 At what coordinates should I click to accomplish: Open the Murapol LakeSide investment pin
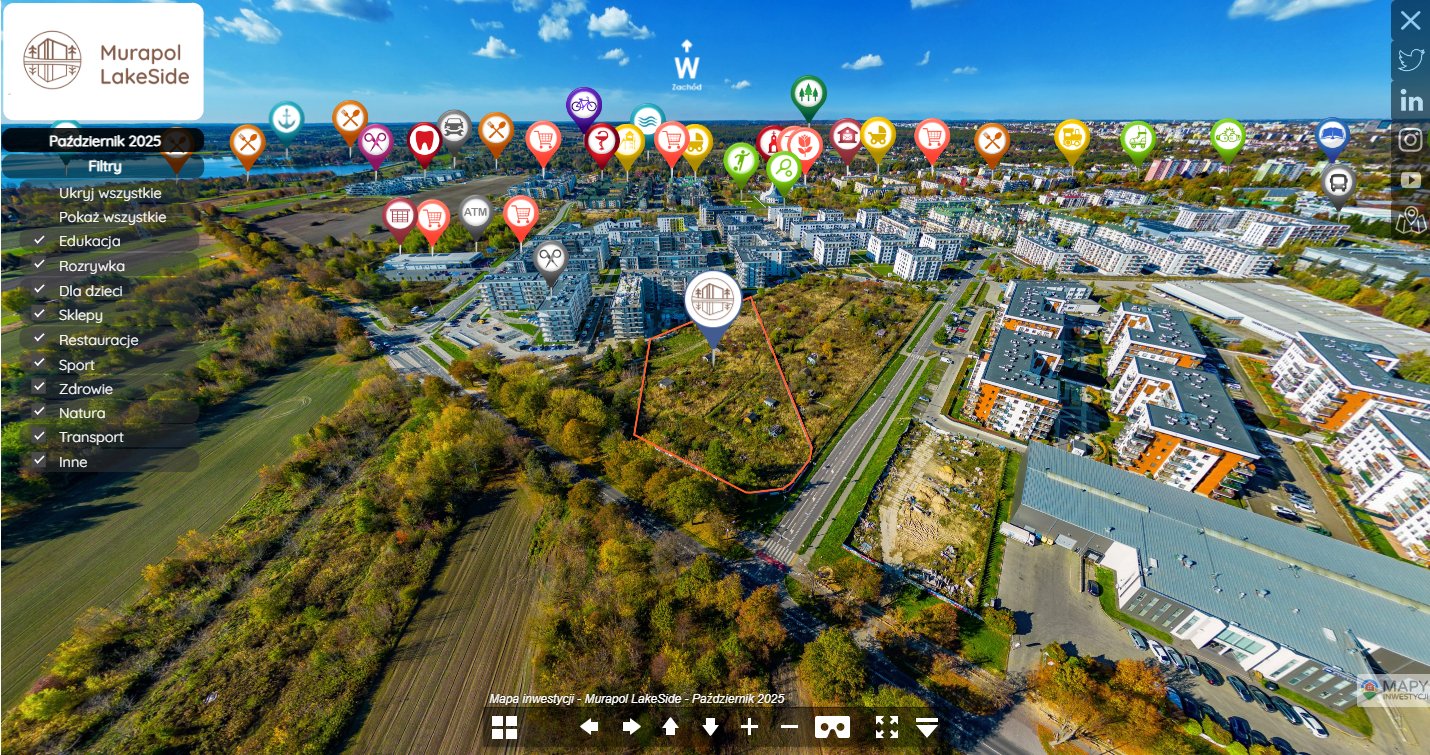point(713,299)
